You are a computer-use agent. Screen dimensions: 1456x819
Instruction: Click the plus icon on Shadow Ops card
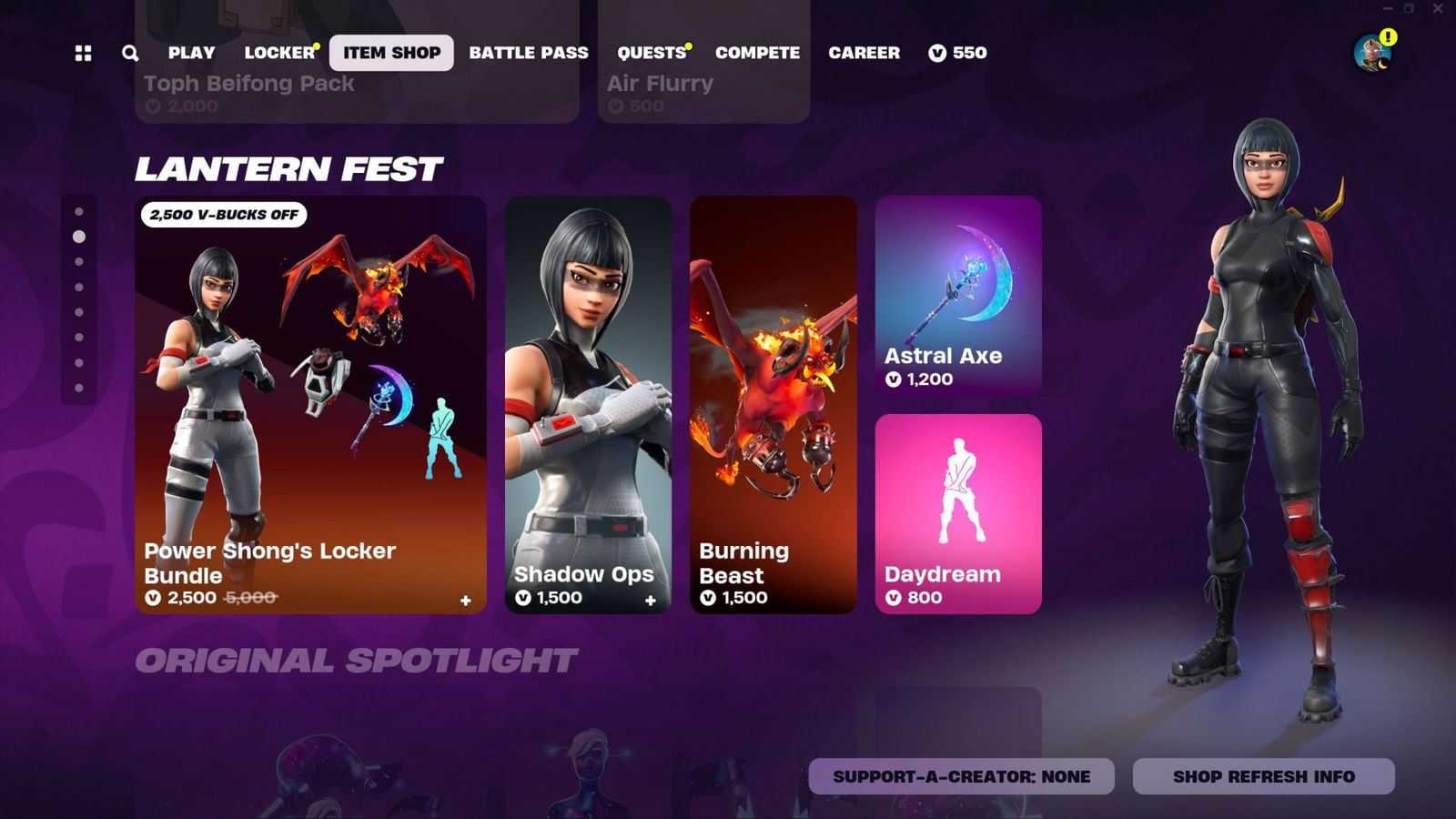coord(650,601)
